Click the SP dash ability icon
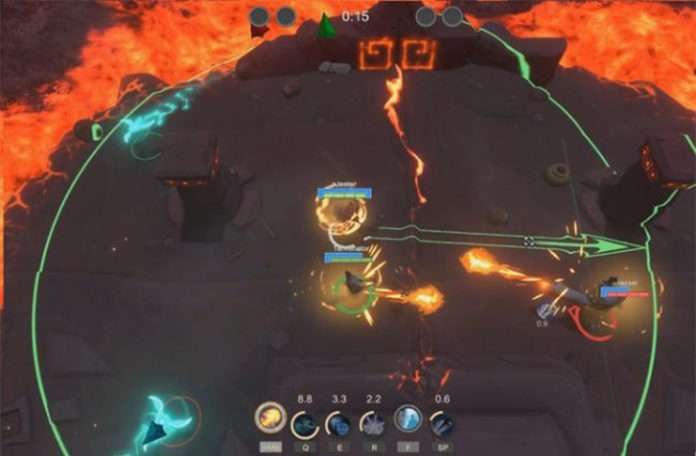Image resolution: width=696 pixels, height=456 pixels. coord(442,423)
